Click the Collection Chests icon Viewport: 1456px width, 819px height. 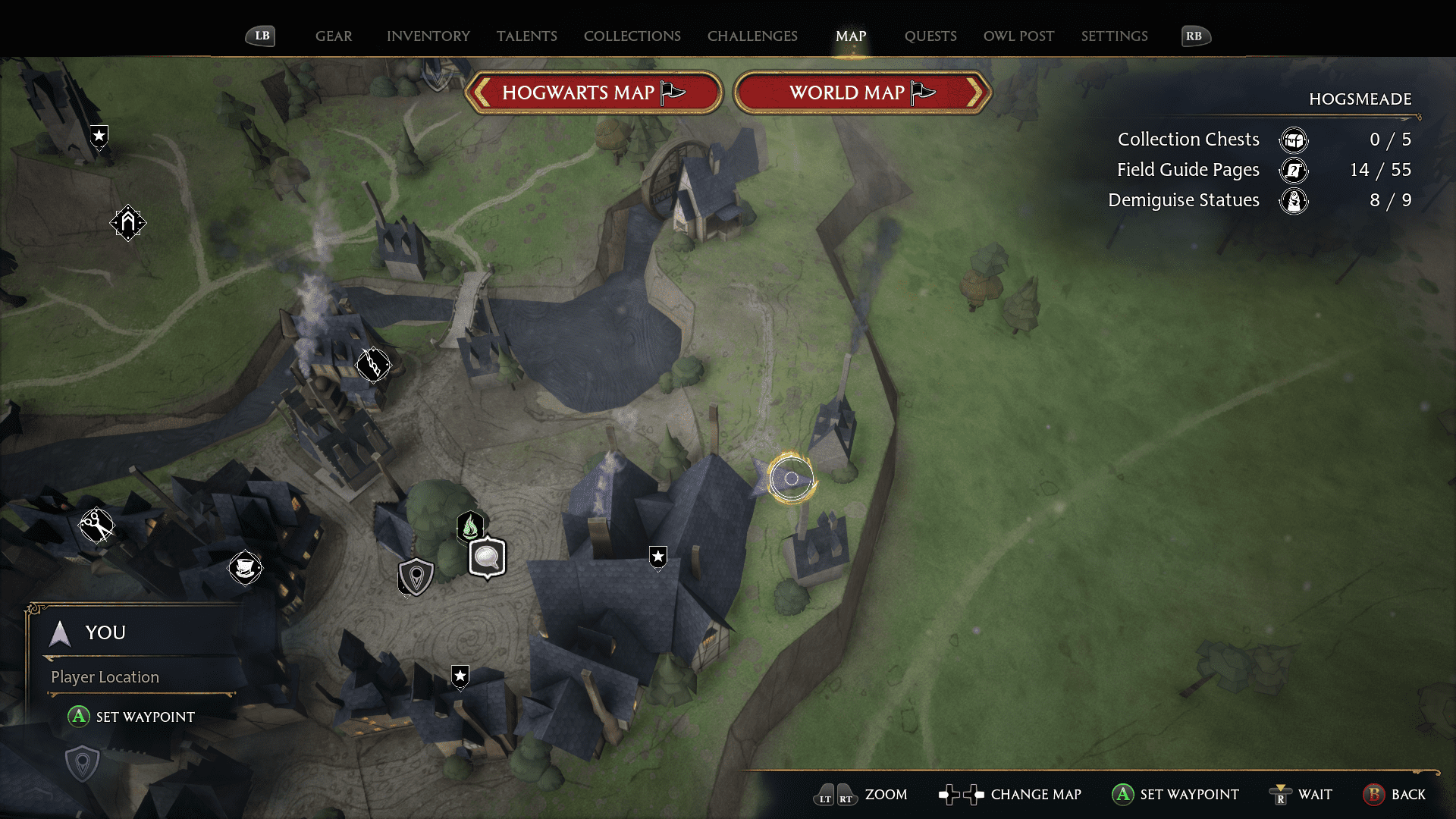[x=1294, y=140]
